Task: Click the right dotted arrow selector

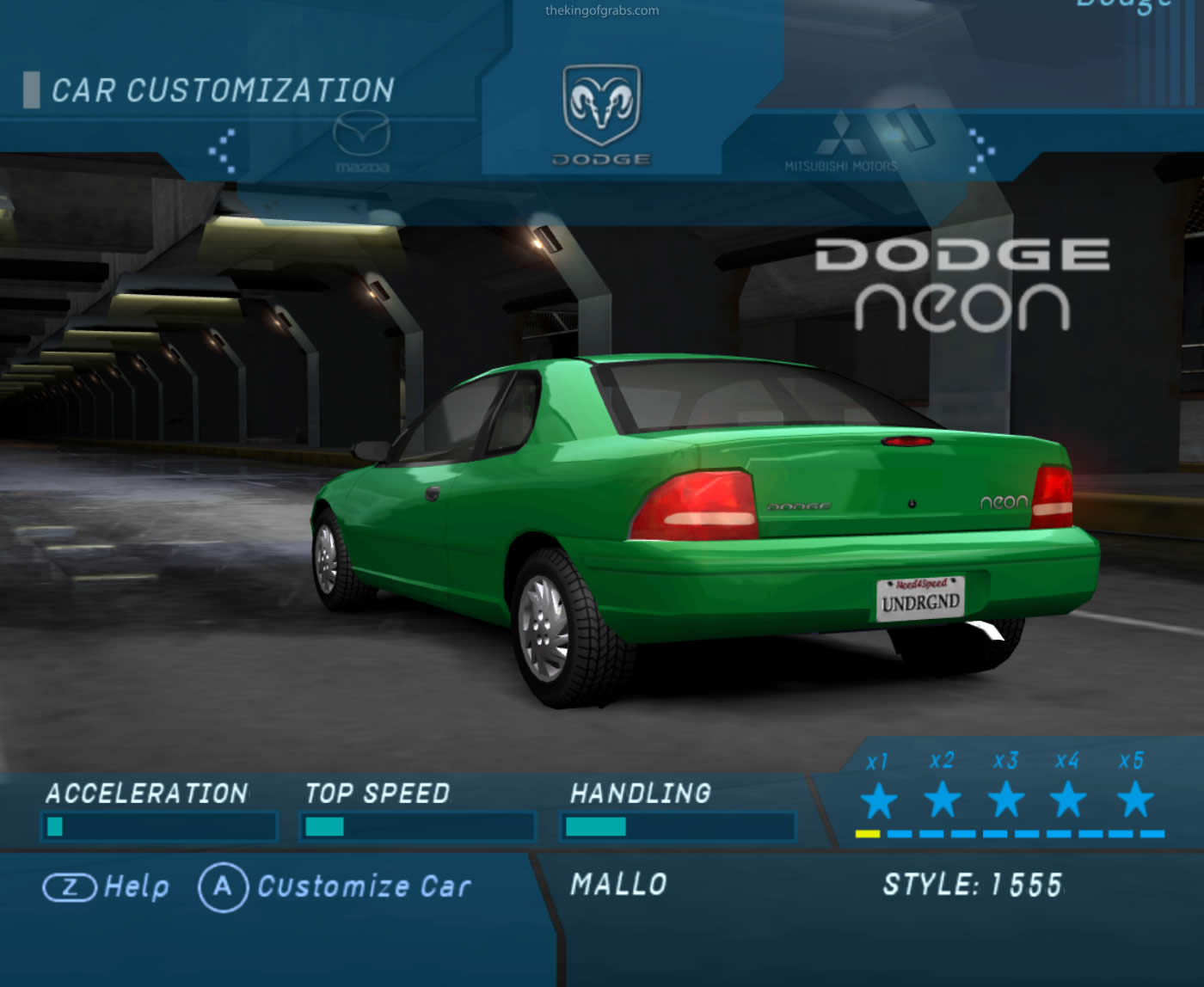Action: 981,150
